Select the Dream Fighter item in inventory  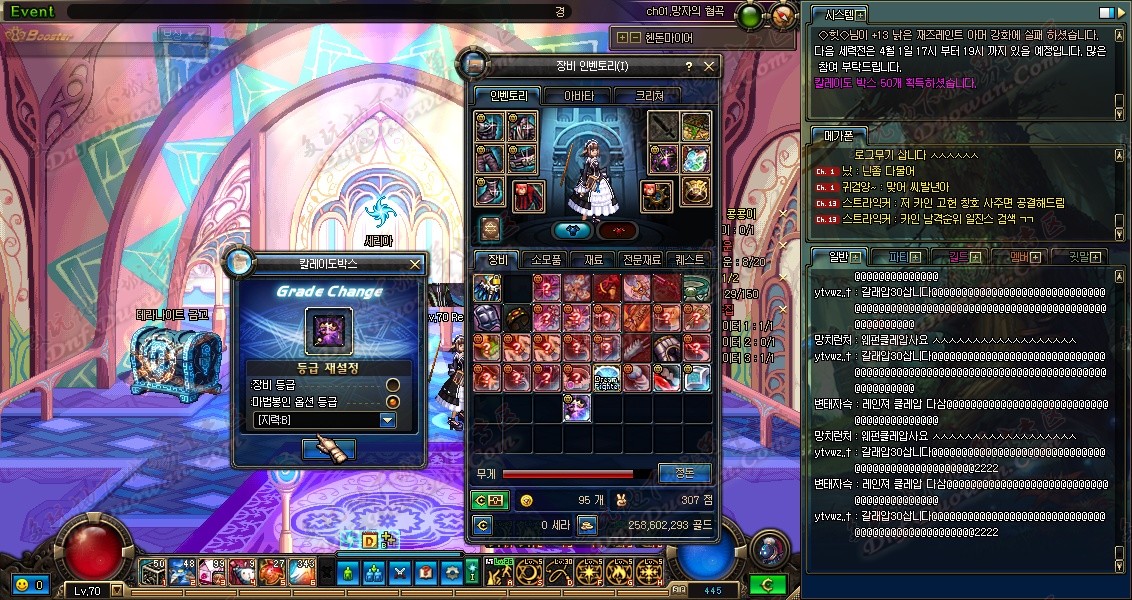(608, 378)
